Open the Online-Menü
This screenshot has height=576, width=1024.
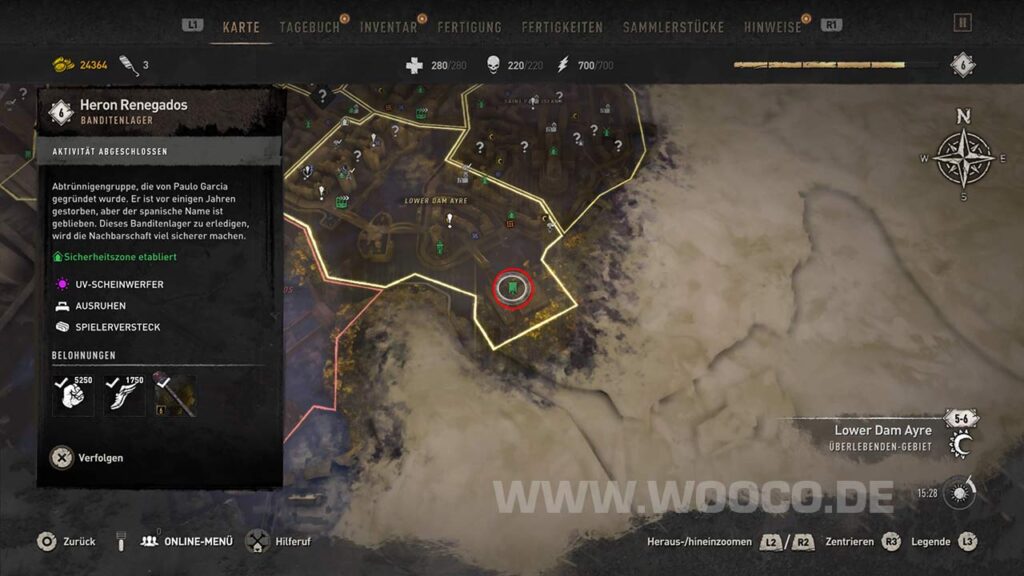pyautogui.click(x=190, y=541)
